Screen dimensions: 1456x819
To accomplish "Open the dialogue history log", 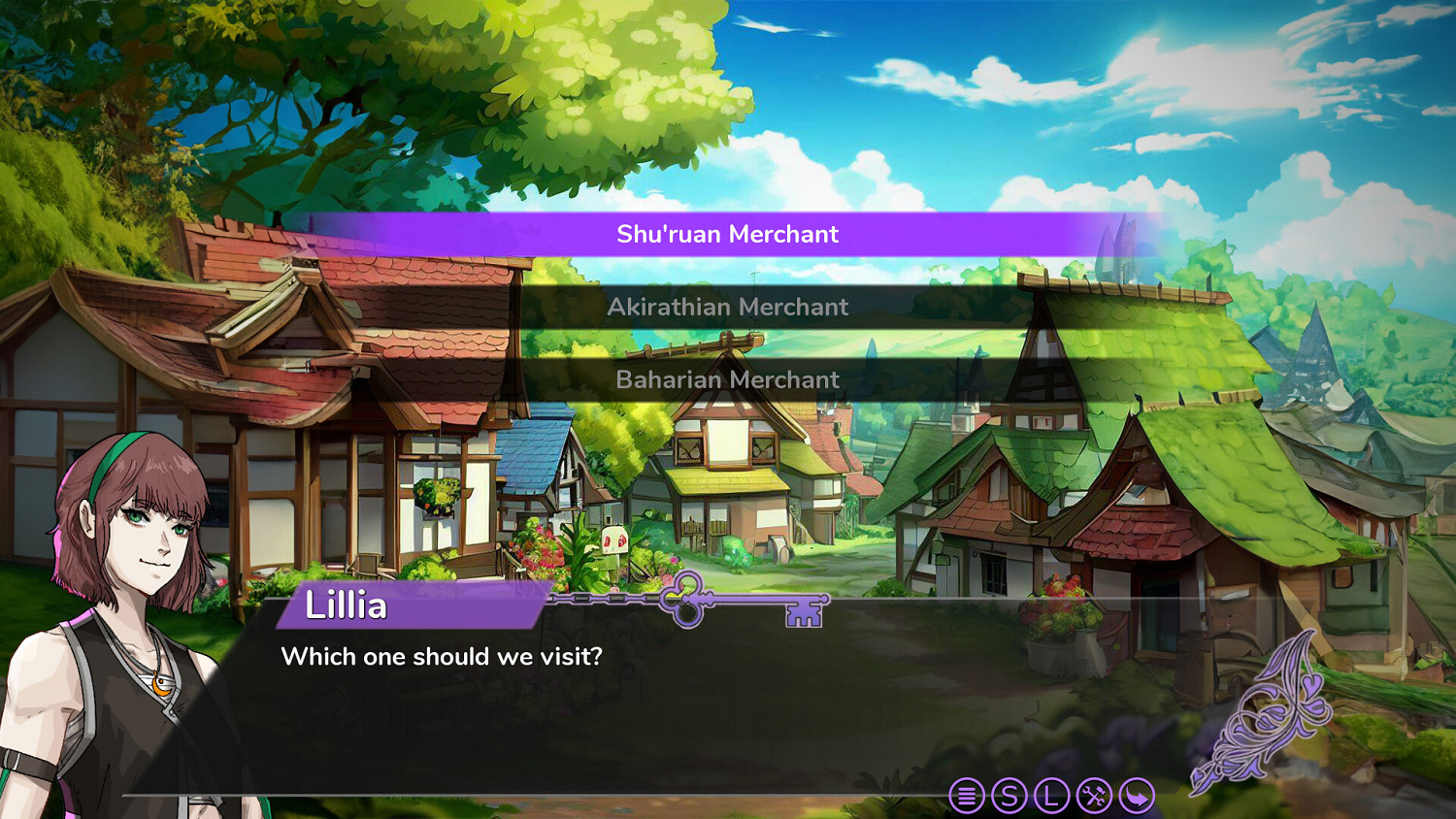I will point(967,795).
